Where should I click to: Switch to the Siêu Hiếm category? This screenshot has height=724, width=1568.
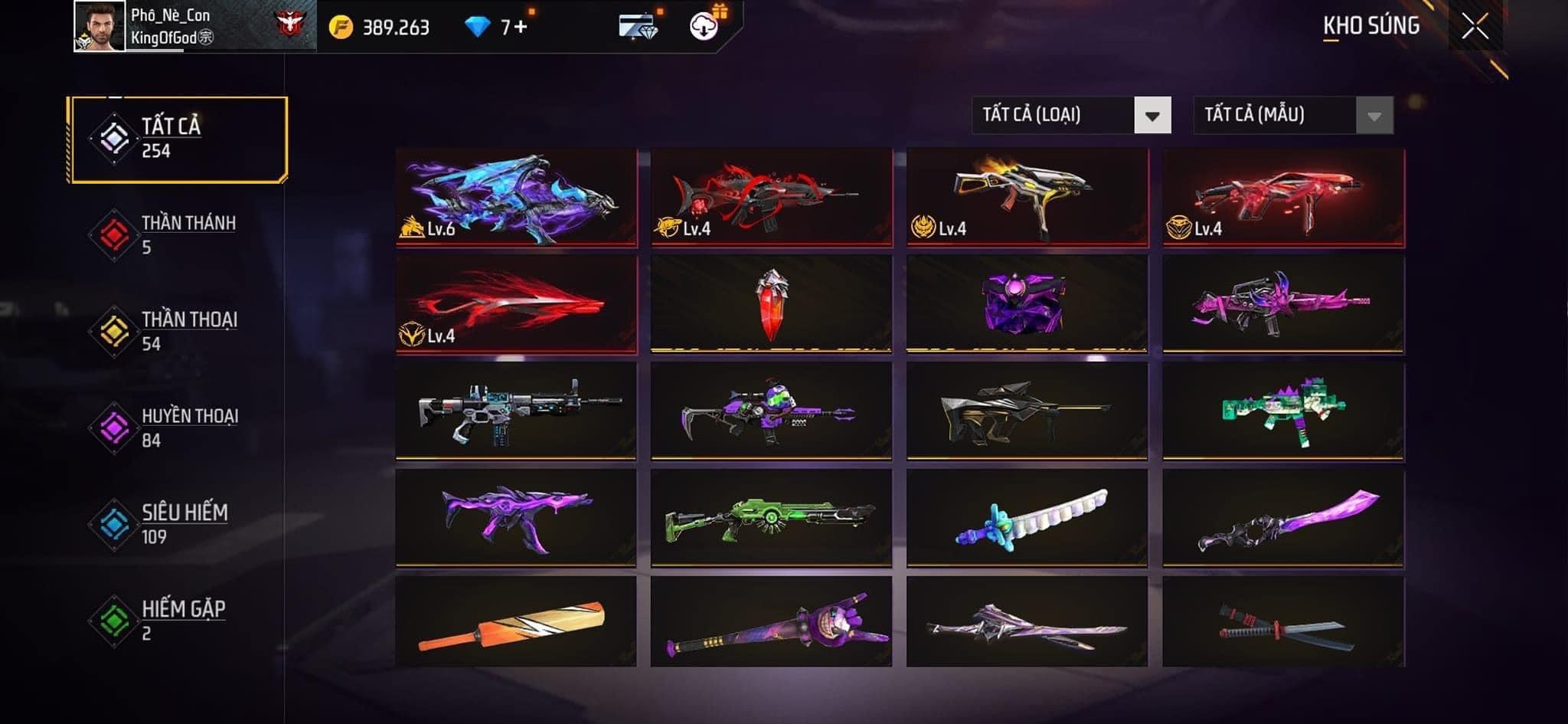(176, 524)
